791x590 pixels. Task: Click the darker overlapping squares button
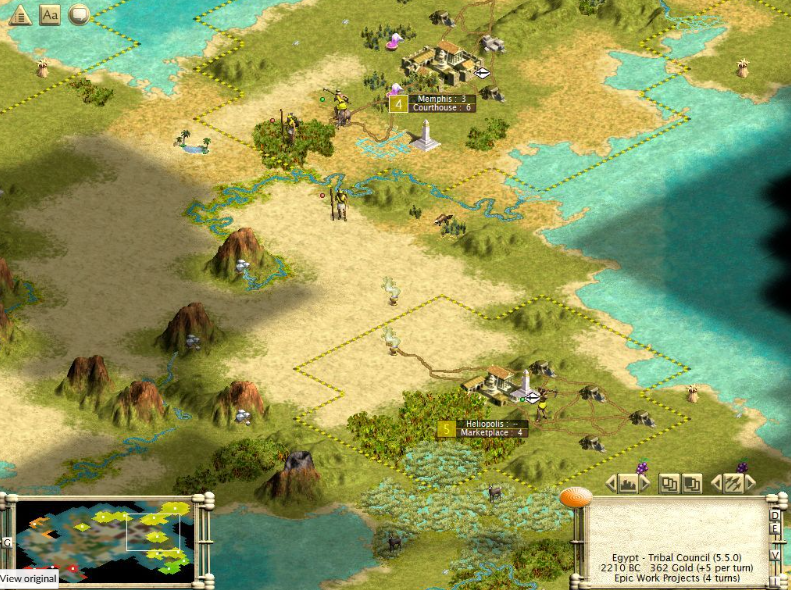pos(691,484)
